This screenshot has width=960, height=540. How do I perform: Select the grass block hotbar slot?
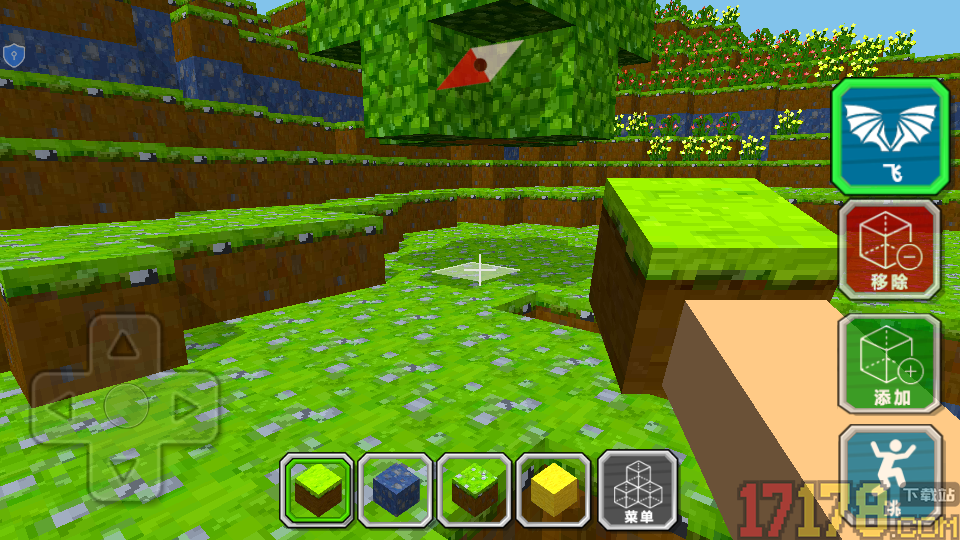[x=316, y=490]
